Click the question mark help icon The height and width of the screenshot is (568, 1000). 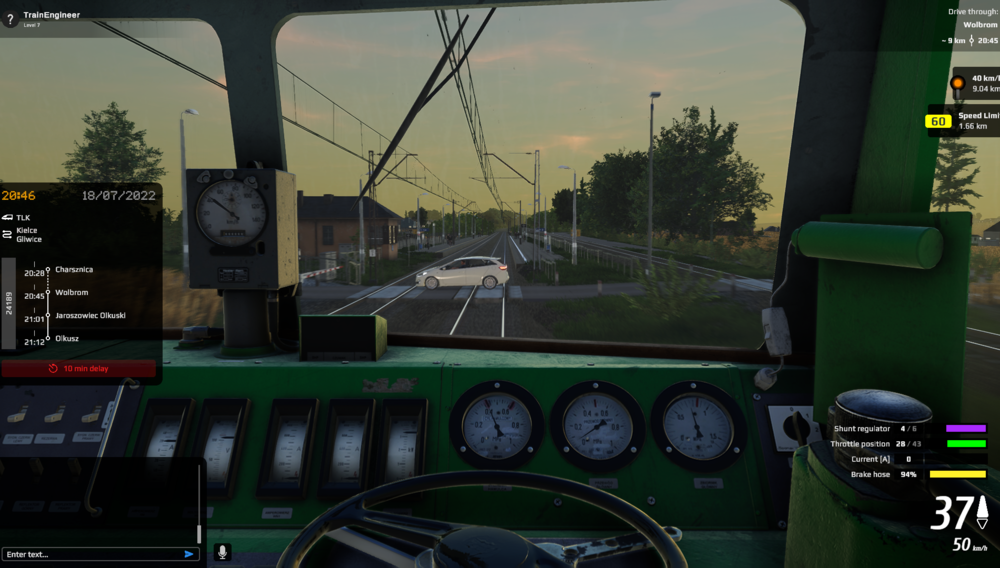[10, 19]
